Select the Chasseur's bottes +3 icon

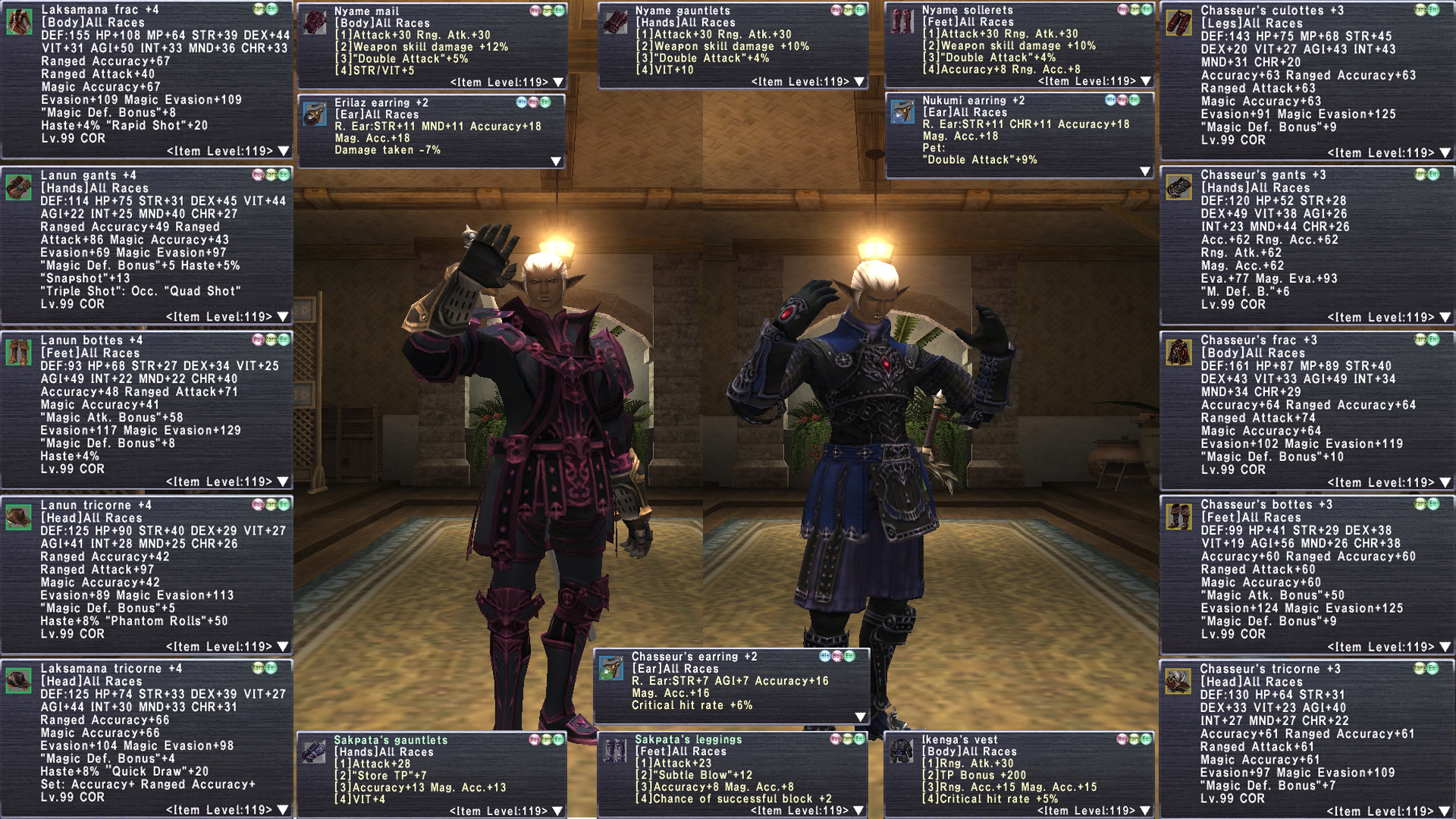[1179, 516]
